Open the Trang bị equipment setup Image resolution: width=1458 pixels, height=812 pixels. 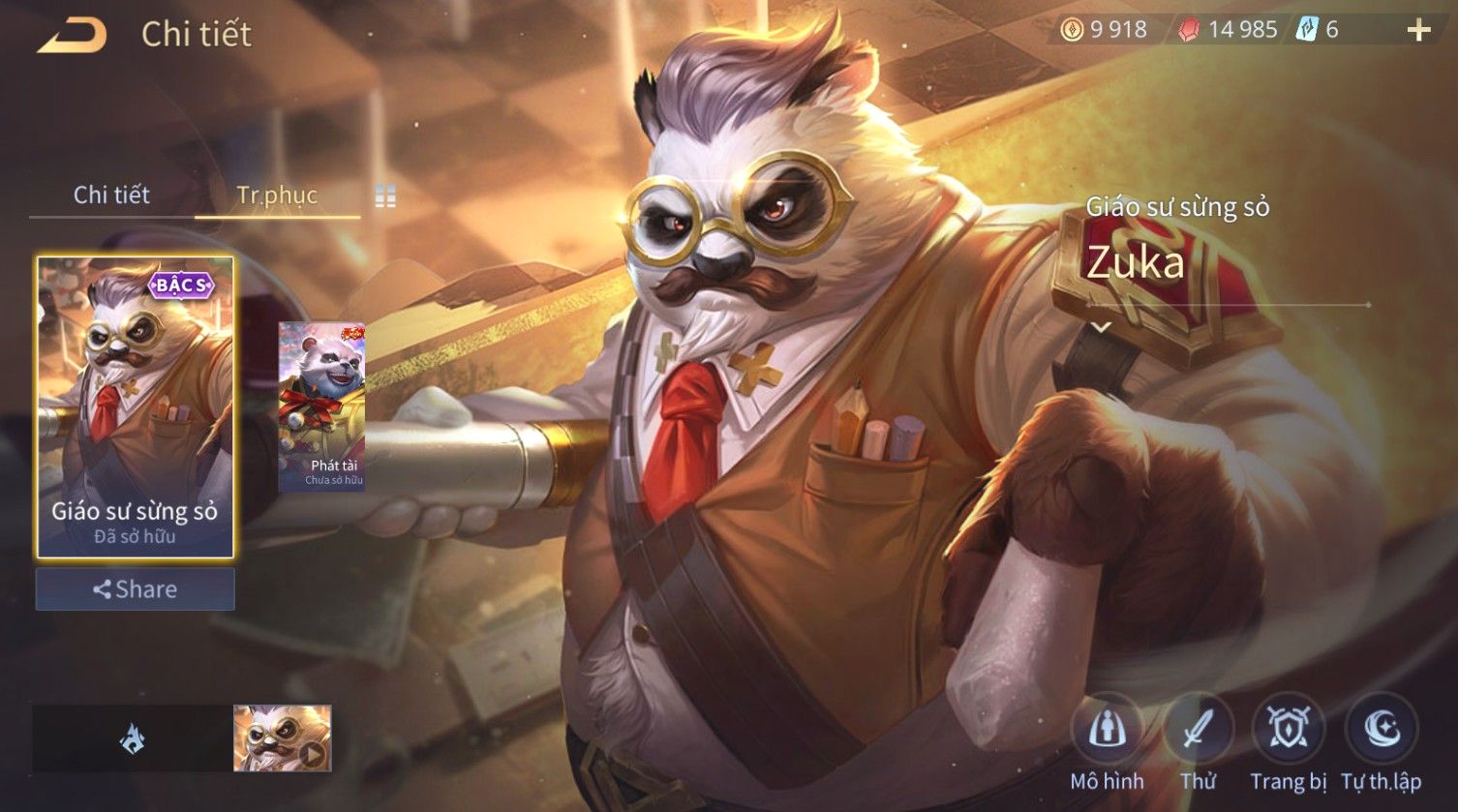coord(1289,732)
